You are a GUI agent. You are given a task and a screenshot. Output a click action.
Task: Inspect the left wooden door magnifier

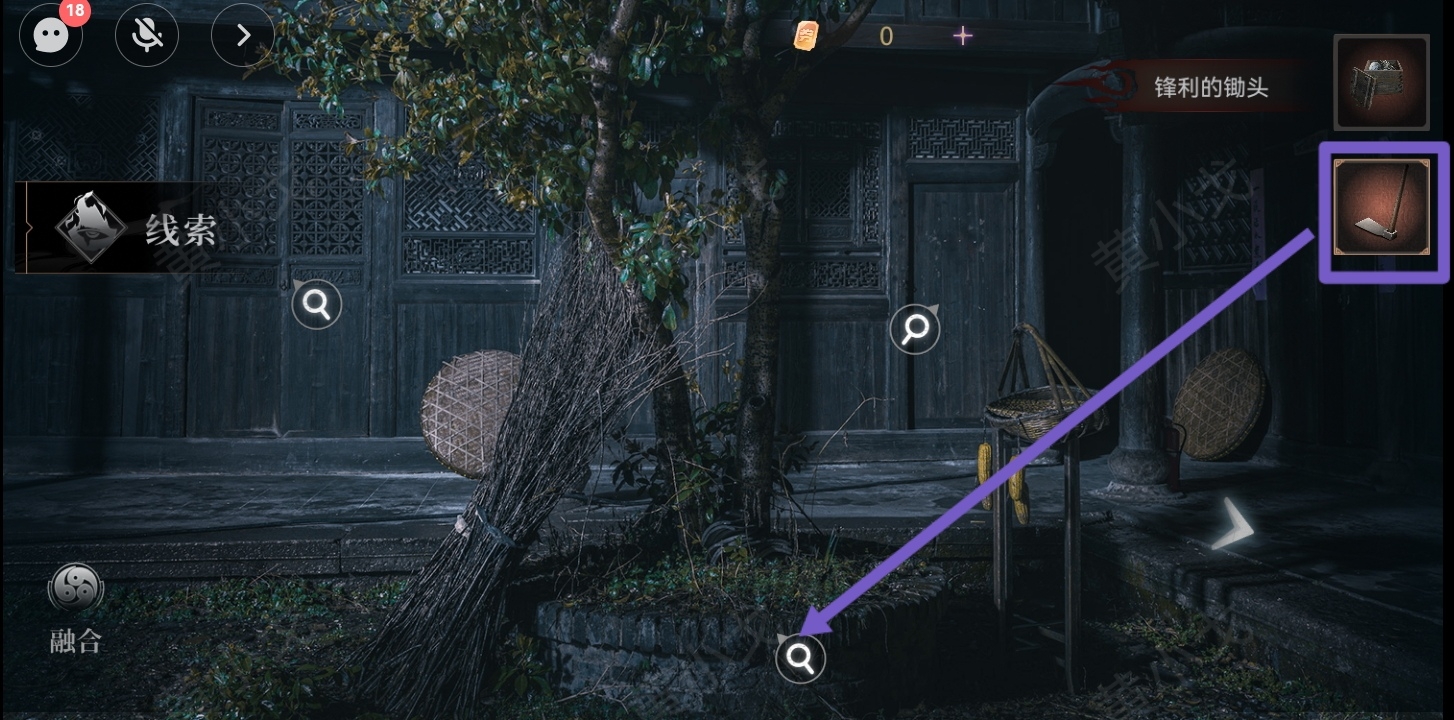tap(317, 304)
